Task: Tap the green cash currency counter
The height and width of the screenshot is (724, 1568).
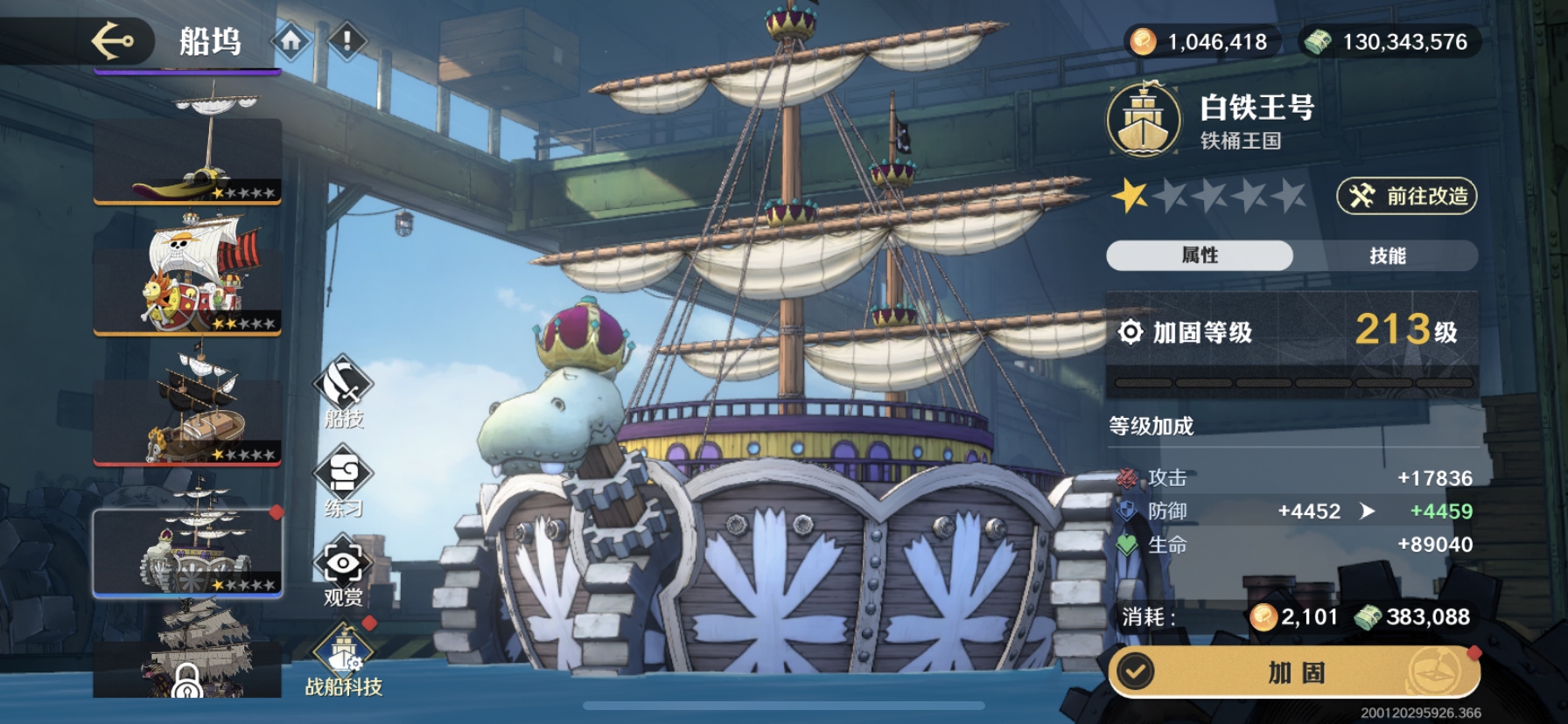Action: [x=1389, y=41]
